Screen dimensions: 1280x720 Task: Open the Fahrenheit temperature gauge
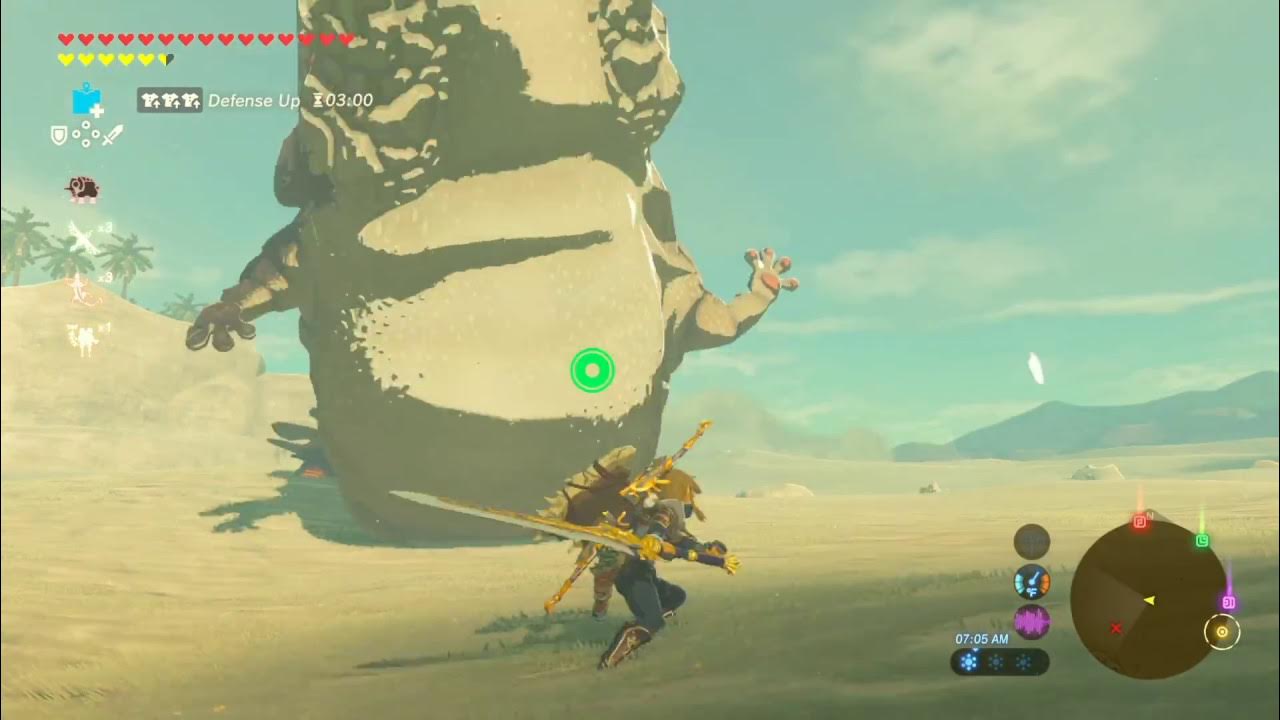1033,582
